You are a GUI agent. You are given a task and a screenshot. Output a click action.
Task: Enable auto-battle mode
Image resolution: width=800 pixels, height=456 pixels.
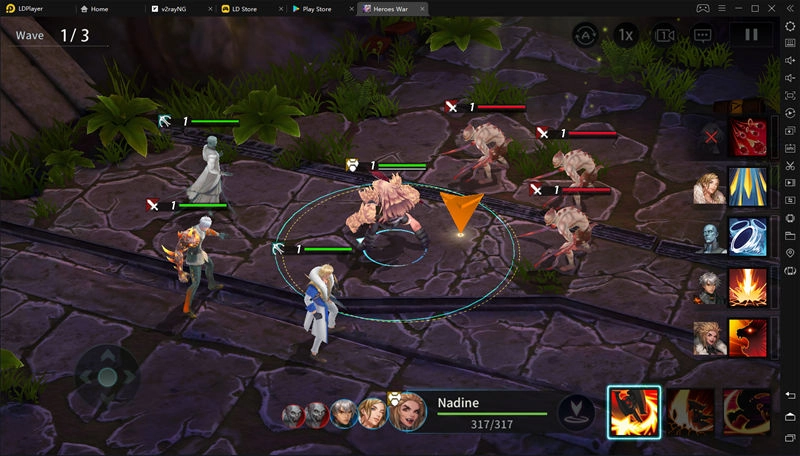click(x=585, y=35)
